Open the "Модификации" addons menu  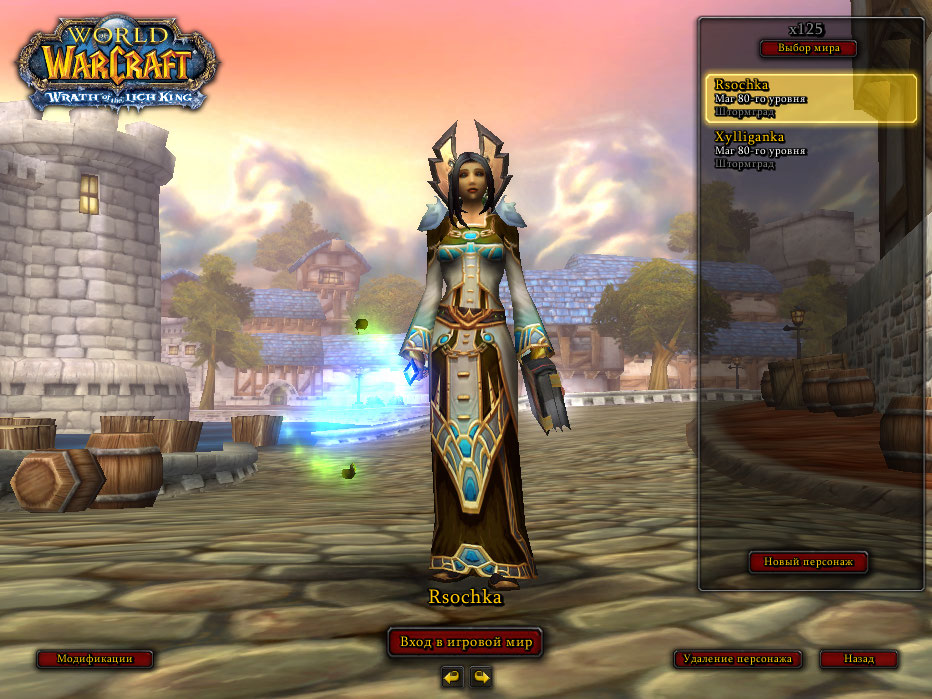(x=95, y=659)
